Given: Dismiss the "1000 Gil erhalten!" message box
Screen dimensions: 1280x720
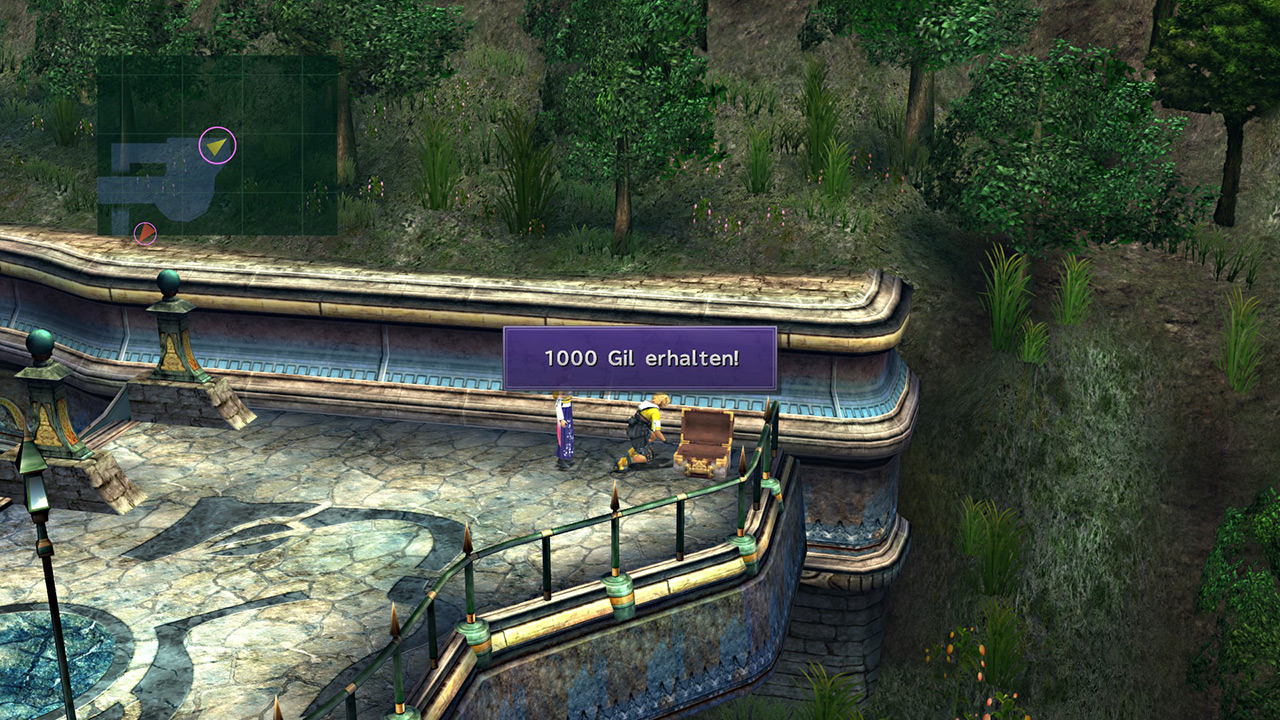Looking at the screenshot, I should [640, 358].
